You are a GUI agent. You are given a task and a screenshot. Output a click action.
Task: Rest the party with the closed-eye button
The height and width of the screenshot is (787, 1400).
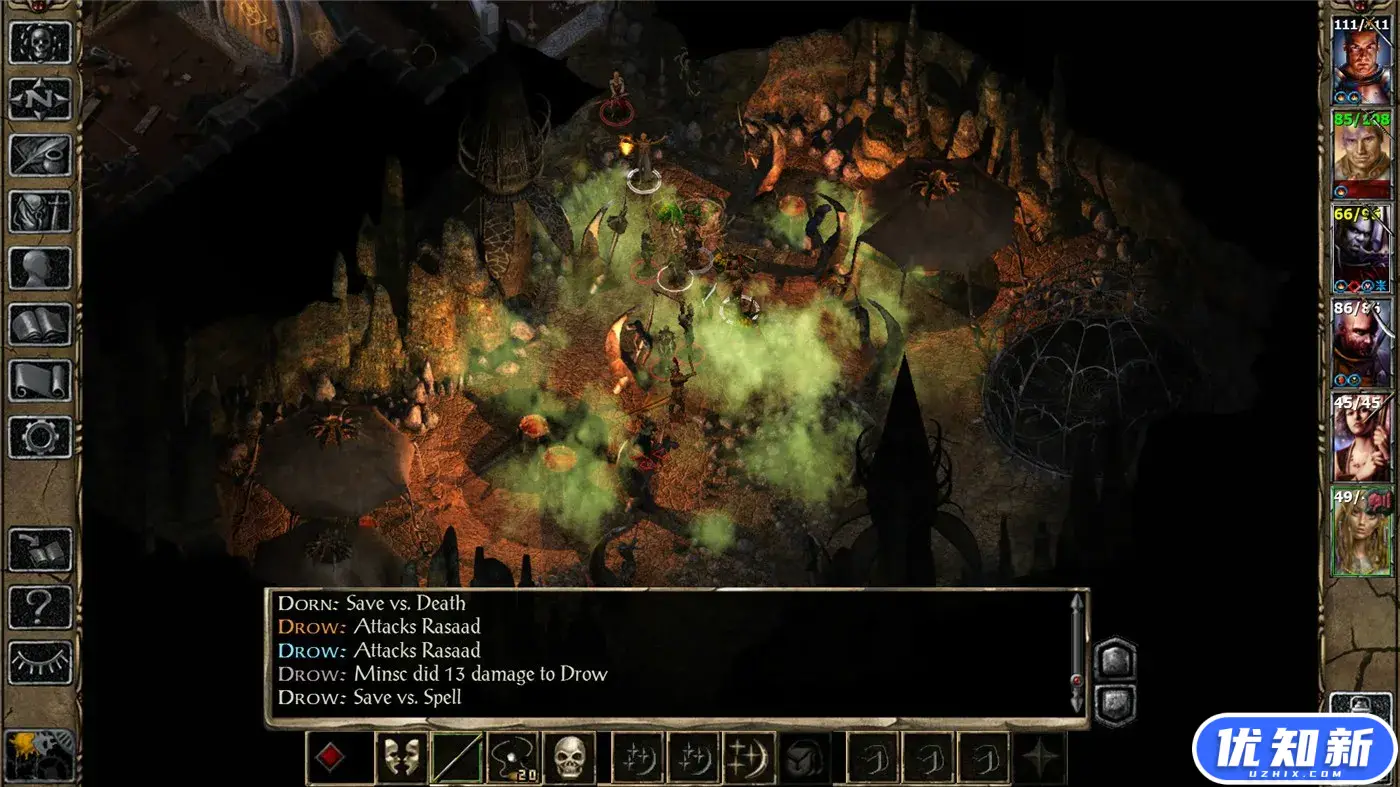point(40,662)
